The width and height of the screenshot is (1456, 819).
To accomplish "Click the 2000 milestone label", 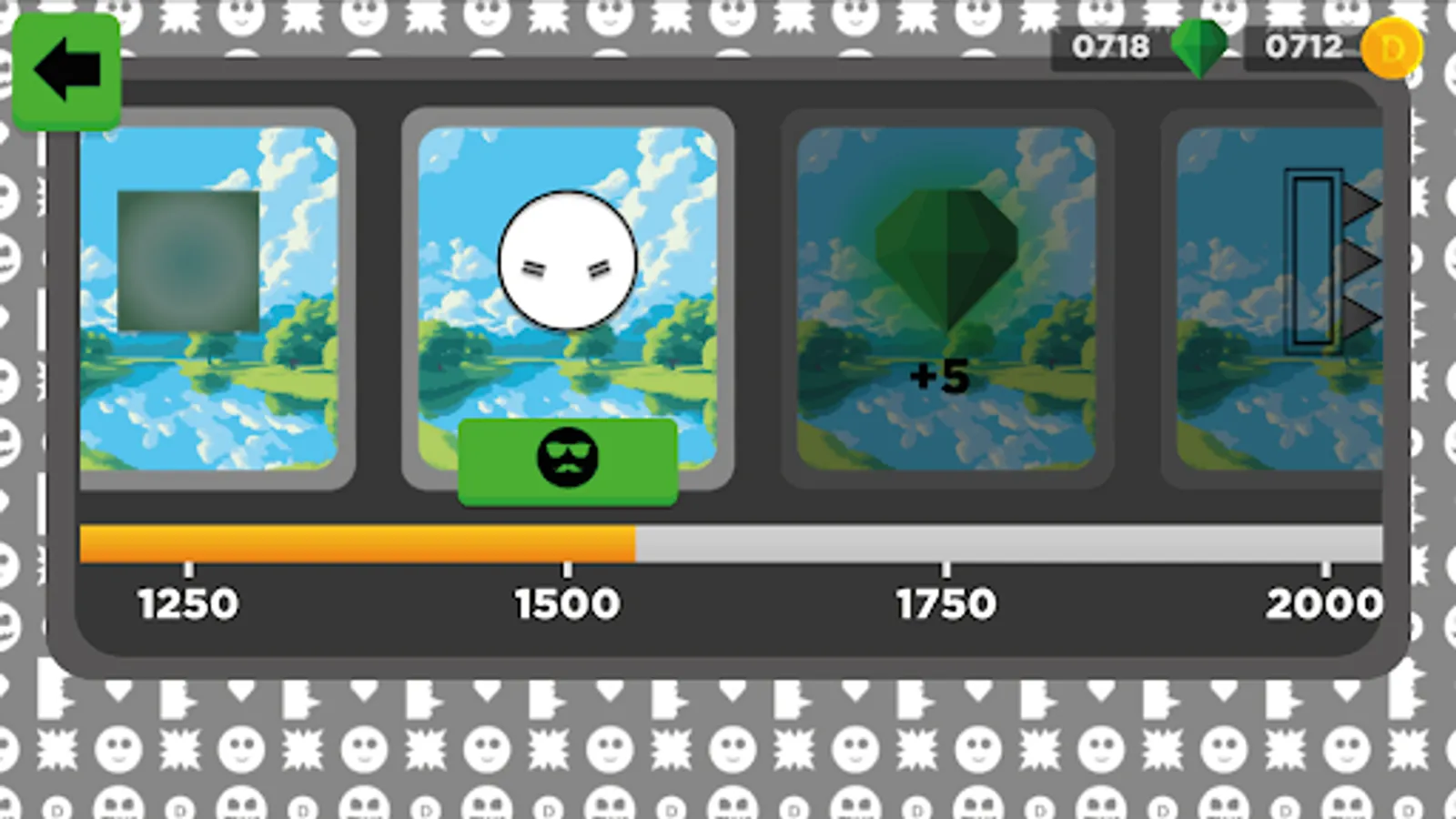I will coord(1327,602).
